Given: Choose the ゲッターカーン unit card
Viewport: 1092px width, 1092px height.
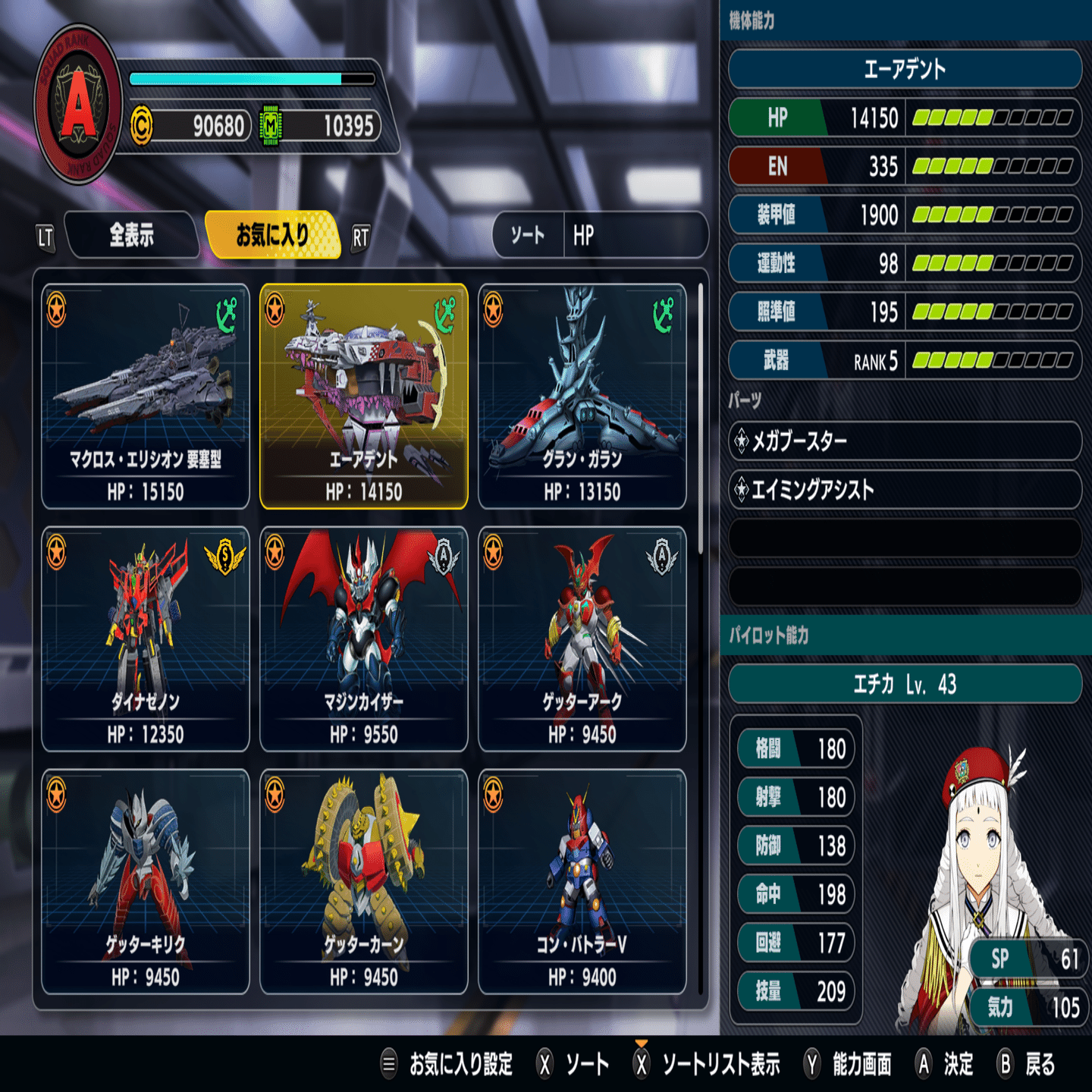Looking at the screenshot, I should coord(364,881).
